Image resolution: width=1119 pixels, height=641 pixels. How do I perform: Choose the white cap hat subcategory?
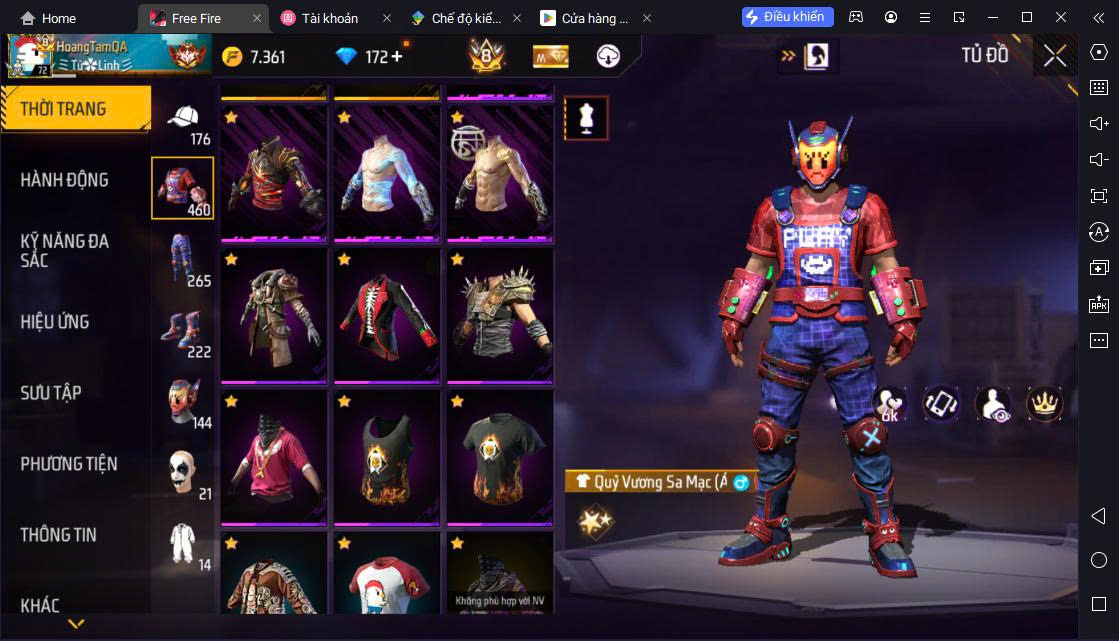pyautogui.click(x=182, y=118)
